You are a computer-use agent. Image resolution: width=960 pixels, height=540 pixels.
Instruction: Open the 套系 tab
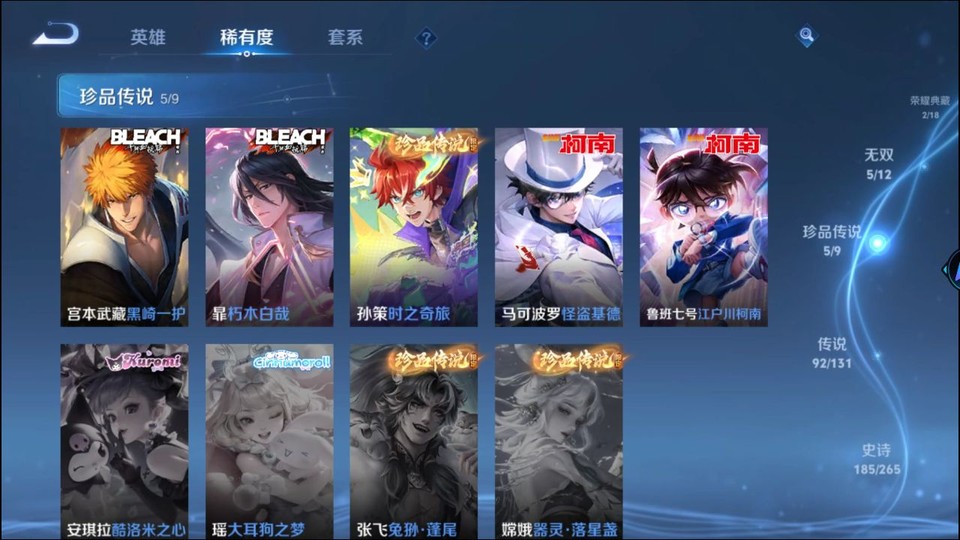click(x=345, y=38)
